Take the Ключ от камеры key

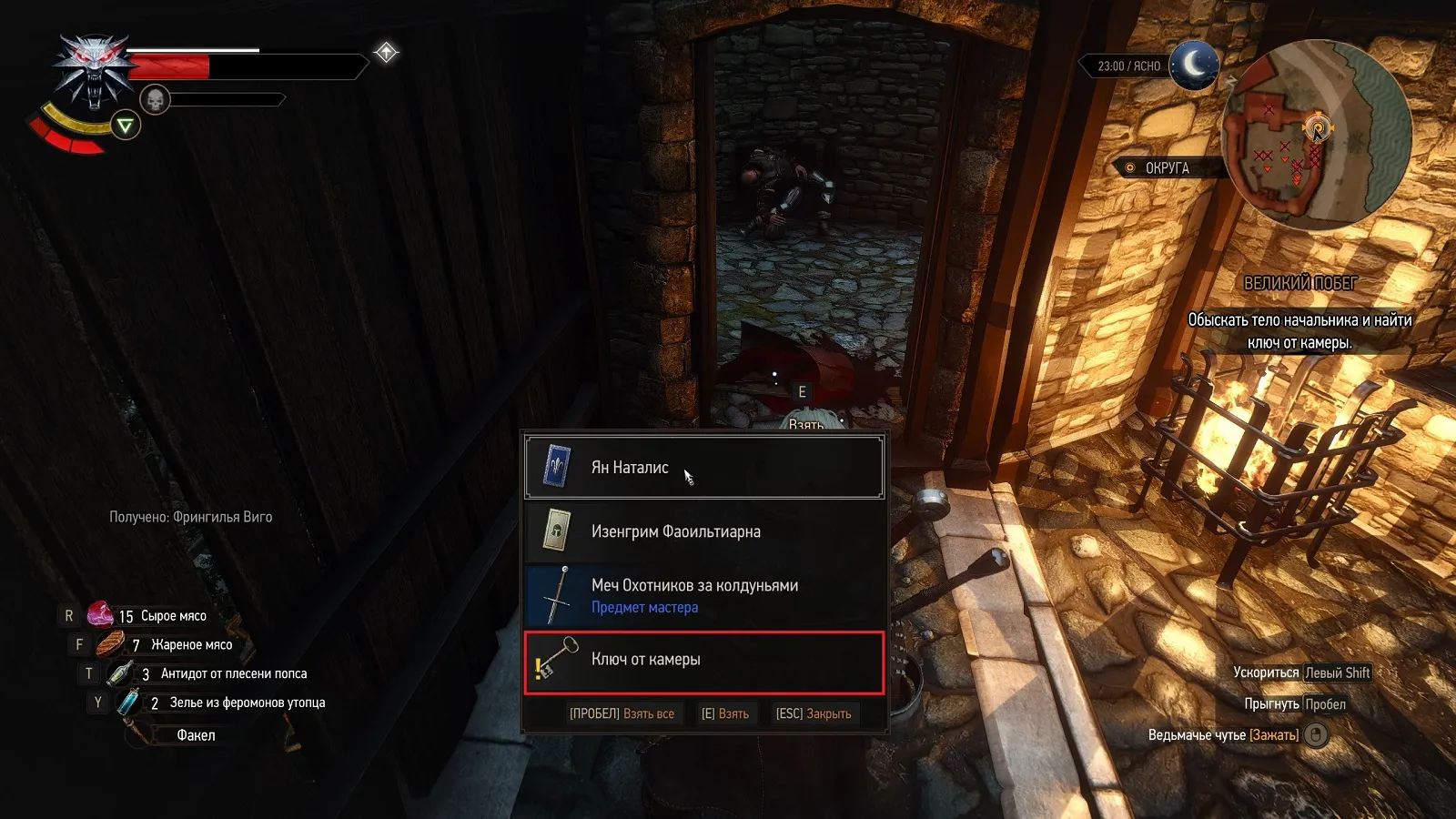tap(703, 660)
